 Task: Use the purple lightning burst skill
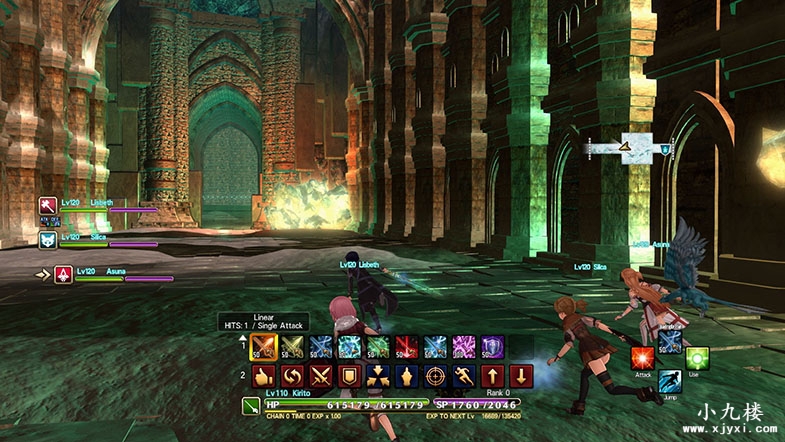click(x=465, y=346)
